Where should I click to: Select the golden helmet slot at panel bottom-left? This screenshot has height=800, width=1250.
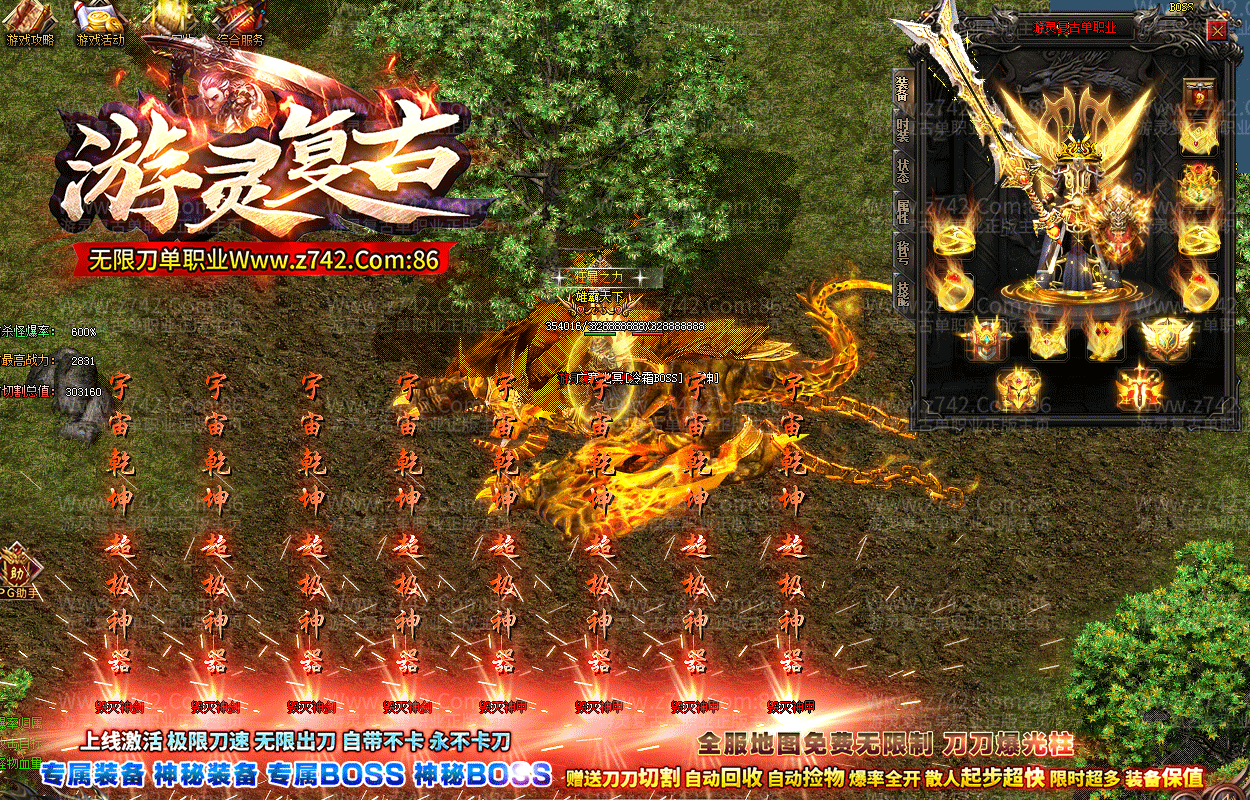point(1018,388)
